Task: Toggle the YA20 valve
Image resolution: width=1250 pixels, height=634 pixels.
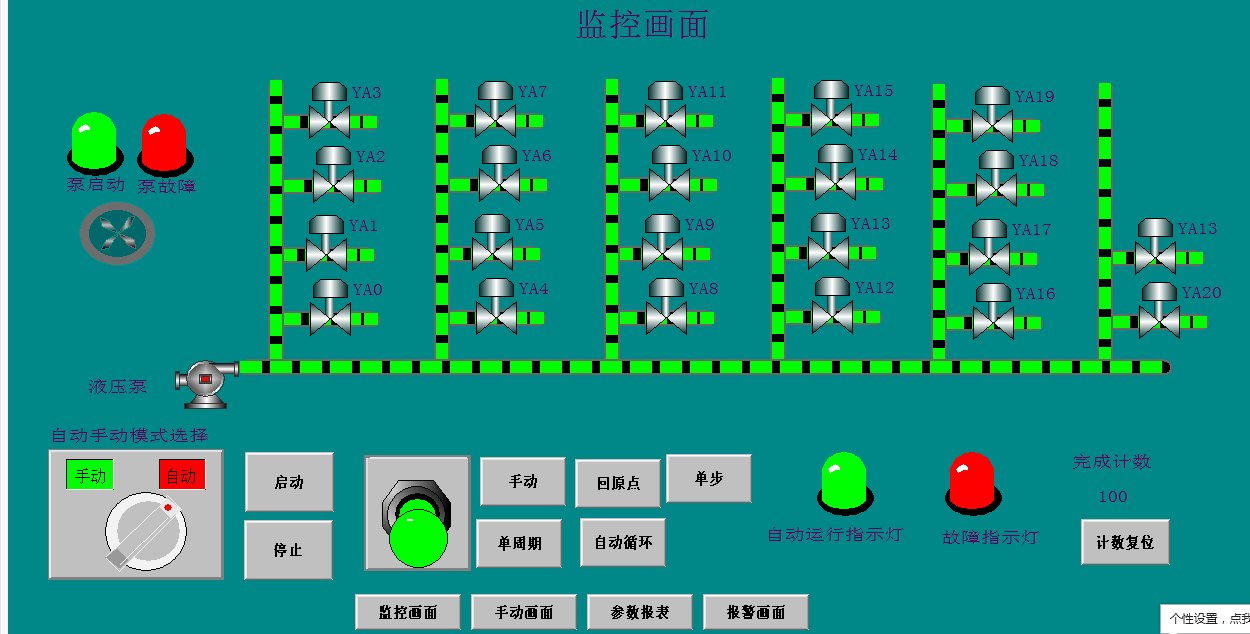Action: click(1159, 311)
